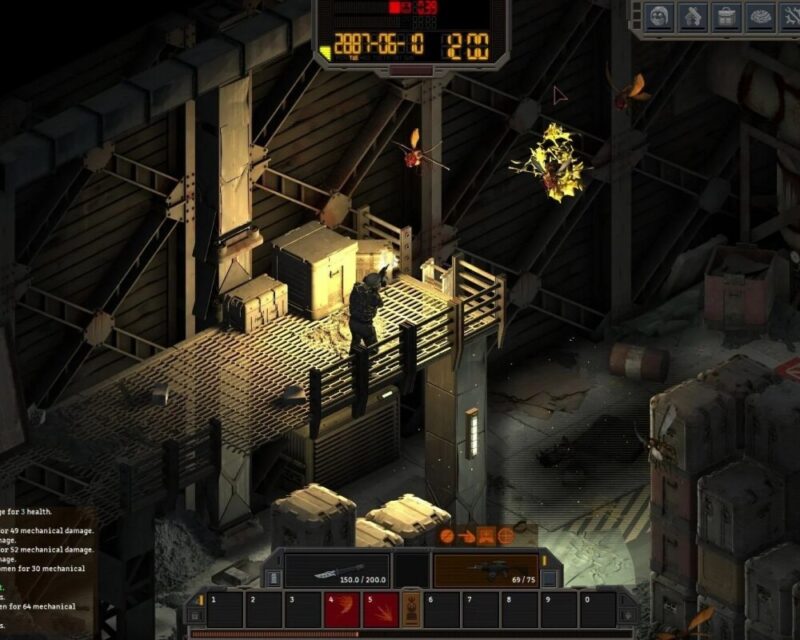Activate the red ability in hotbar slot 5
The height and width of the screenshot is (640, 800).
coord(379,609)
